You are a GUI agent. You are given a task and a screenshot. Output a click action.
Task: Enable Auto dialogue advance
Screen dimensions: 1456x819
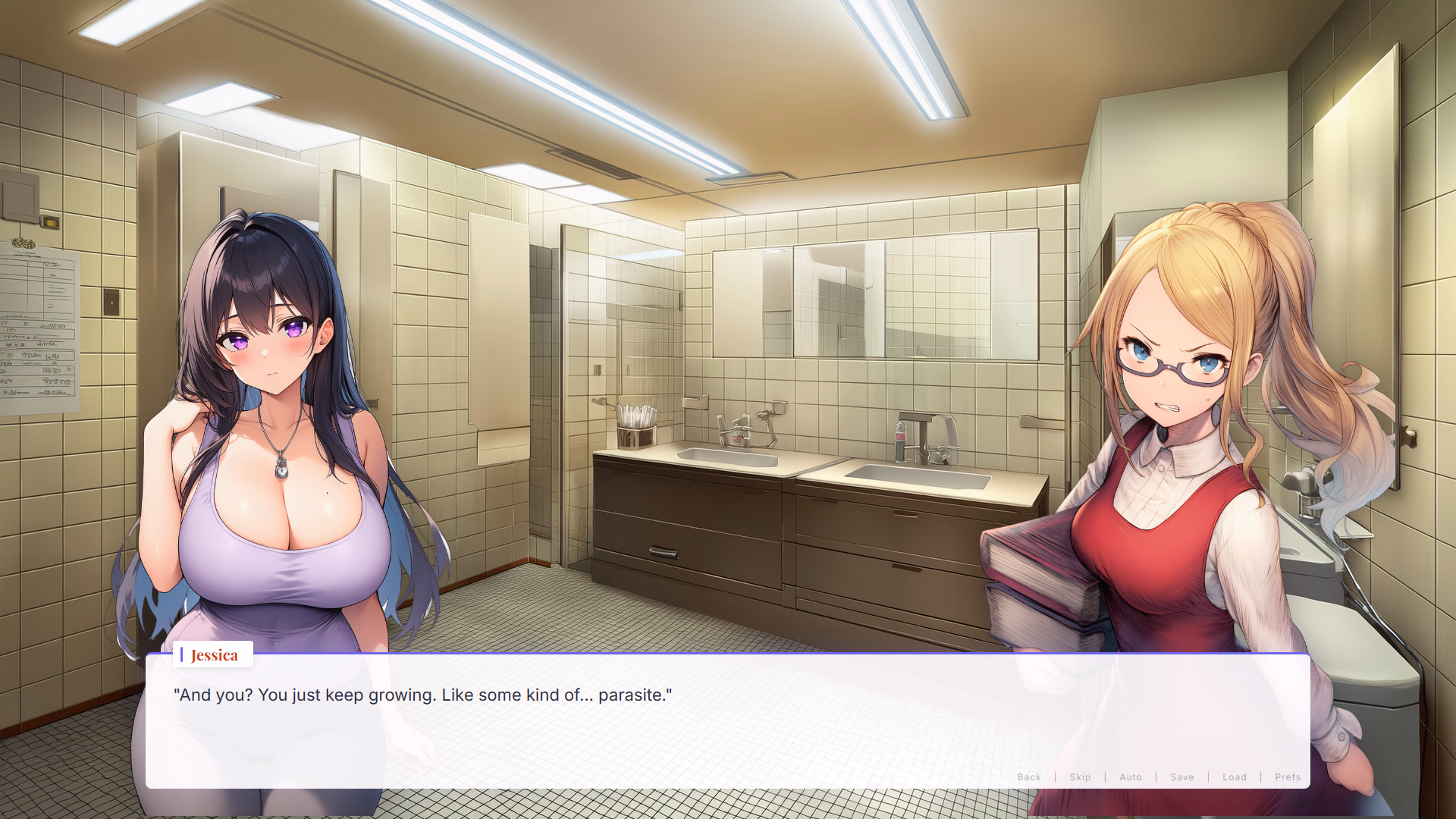(1131, 777)
